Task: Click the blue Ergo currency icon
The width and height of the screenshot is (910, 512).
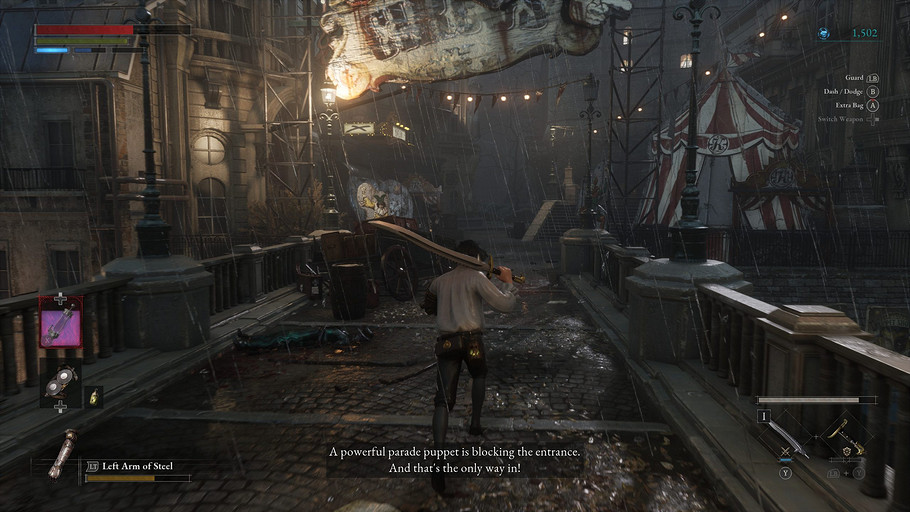Action: pos(825,33)
